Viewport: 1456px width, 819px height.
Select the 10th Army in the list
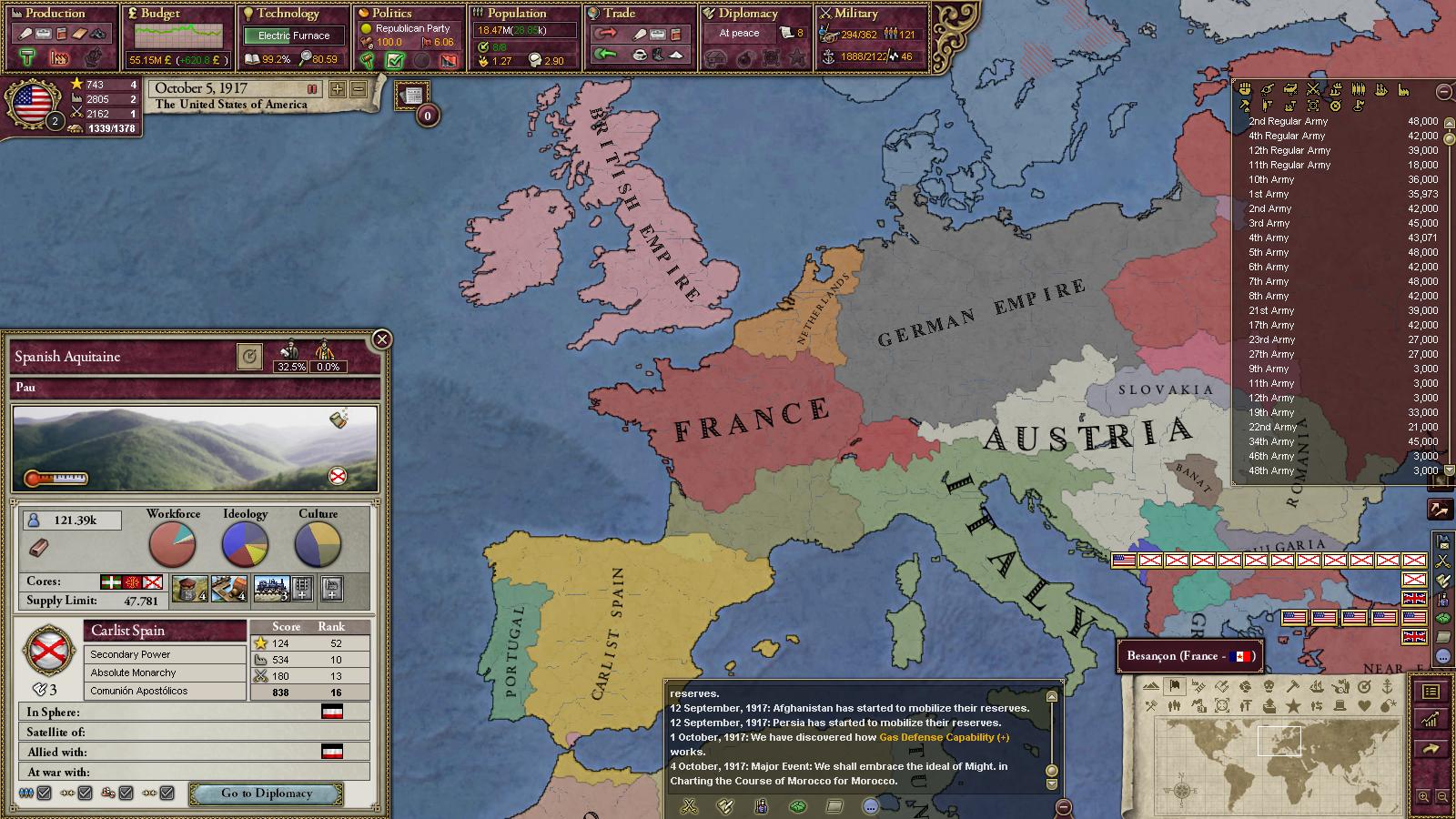[x=1270, y=179]
